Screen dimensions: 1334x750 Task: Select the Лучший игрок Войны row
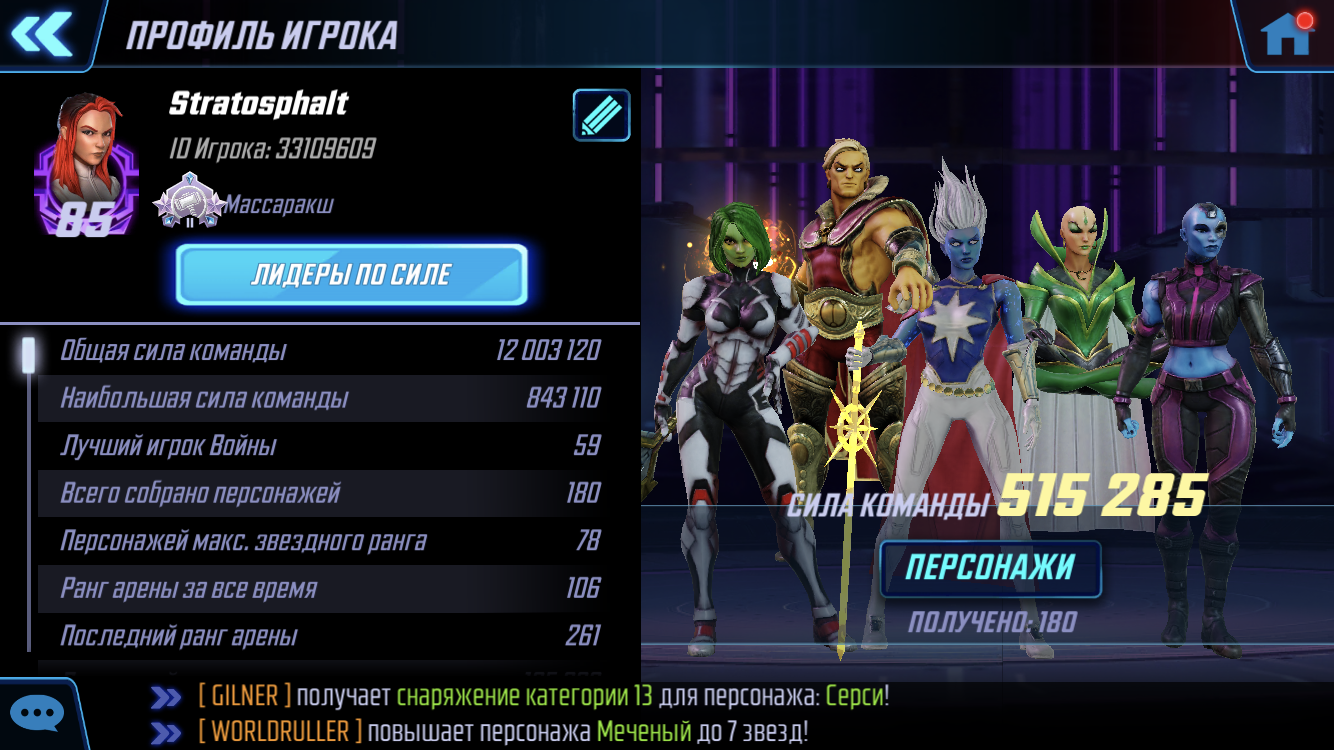pyautogui.click(x=330, y=445)
